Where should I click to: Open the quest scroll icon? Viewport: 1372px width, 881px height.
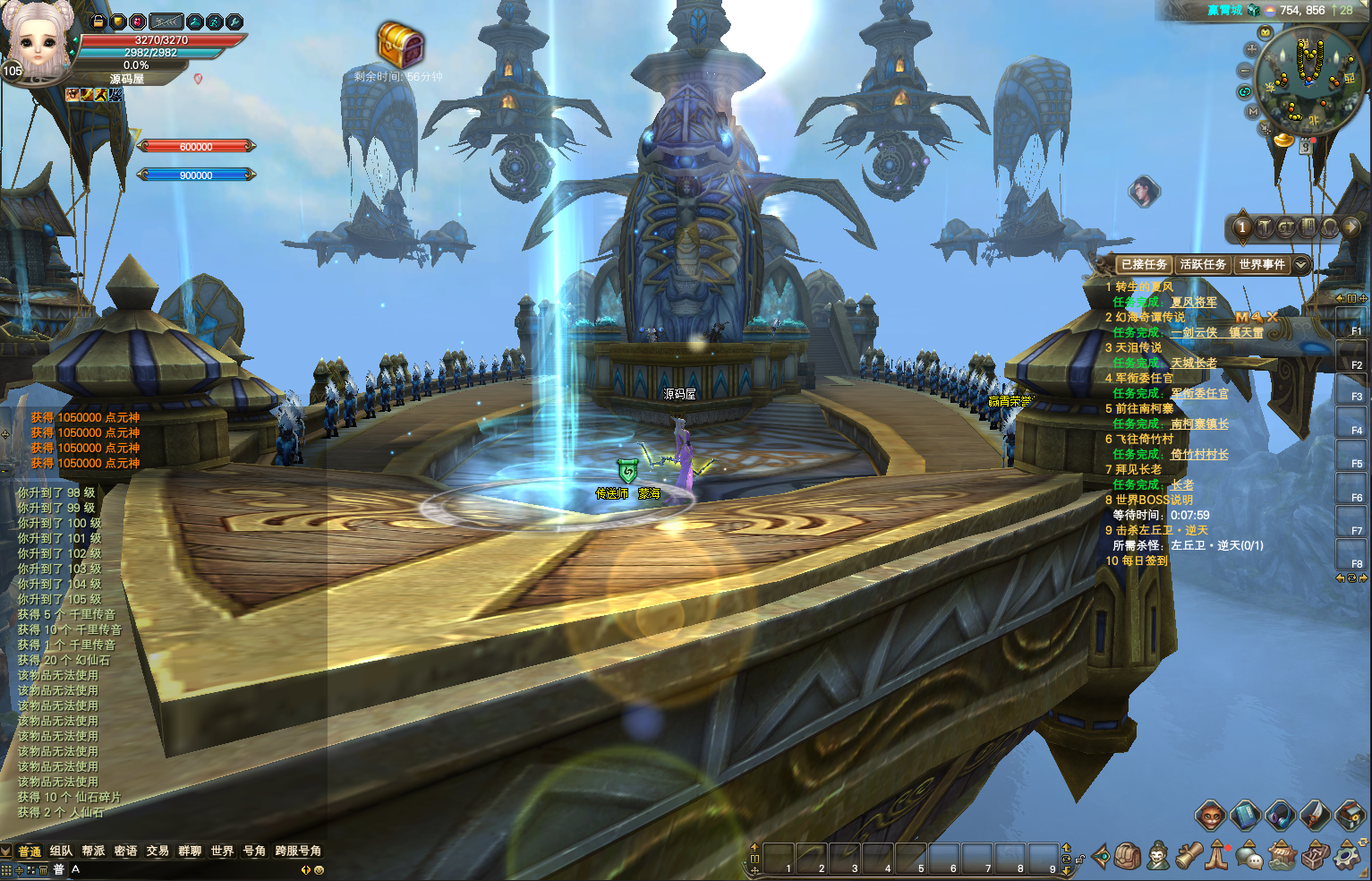1189,856
